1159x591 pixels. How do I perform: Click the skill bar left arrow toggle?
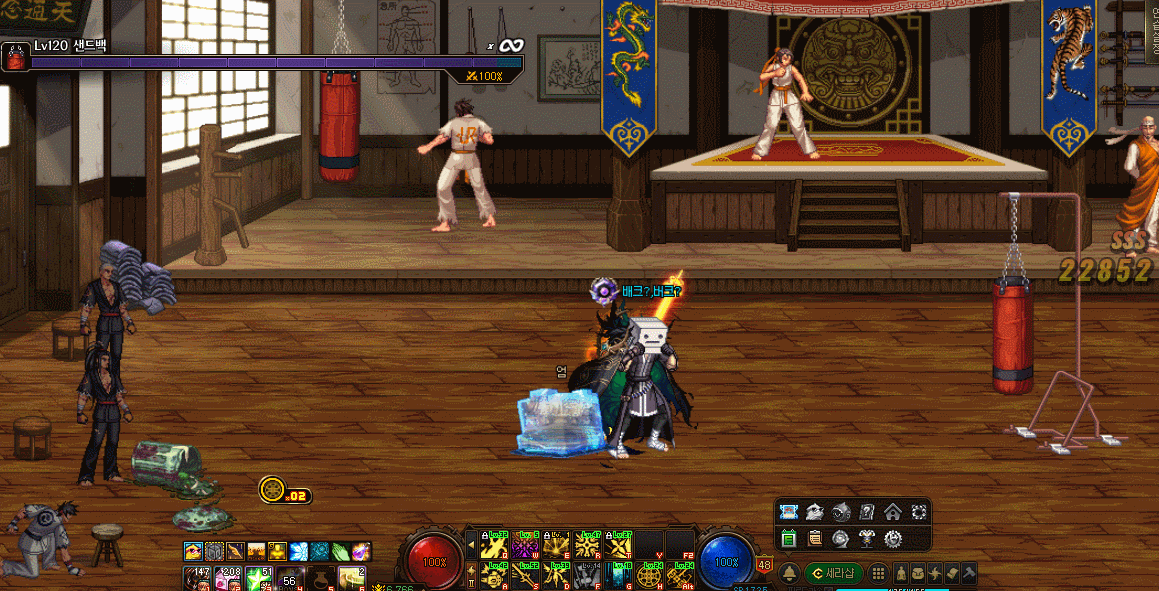click(x=471, y=546)
